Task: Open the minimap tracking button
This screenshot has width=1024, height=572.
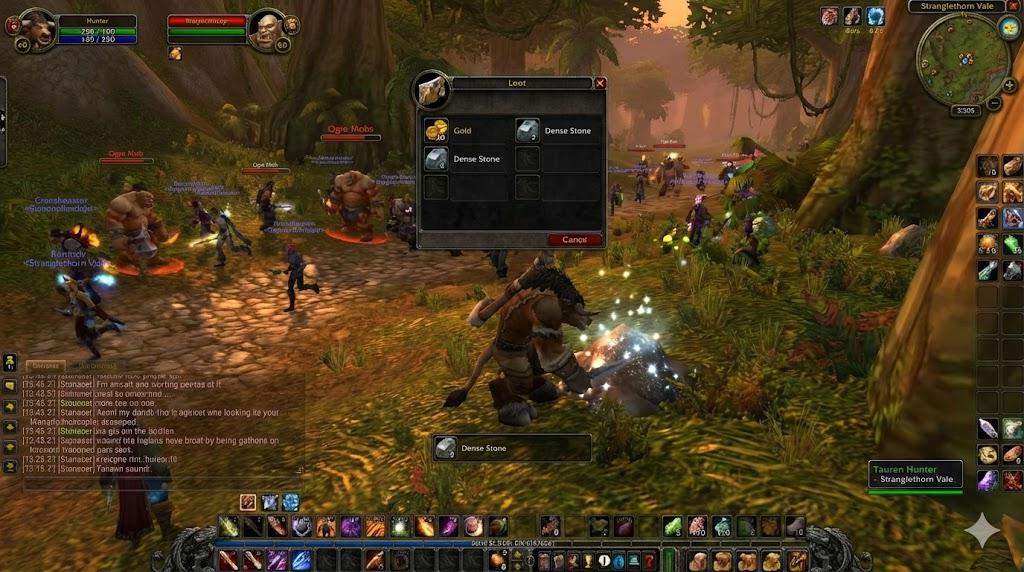Action: pos(1007,27)
